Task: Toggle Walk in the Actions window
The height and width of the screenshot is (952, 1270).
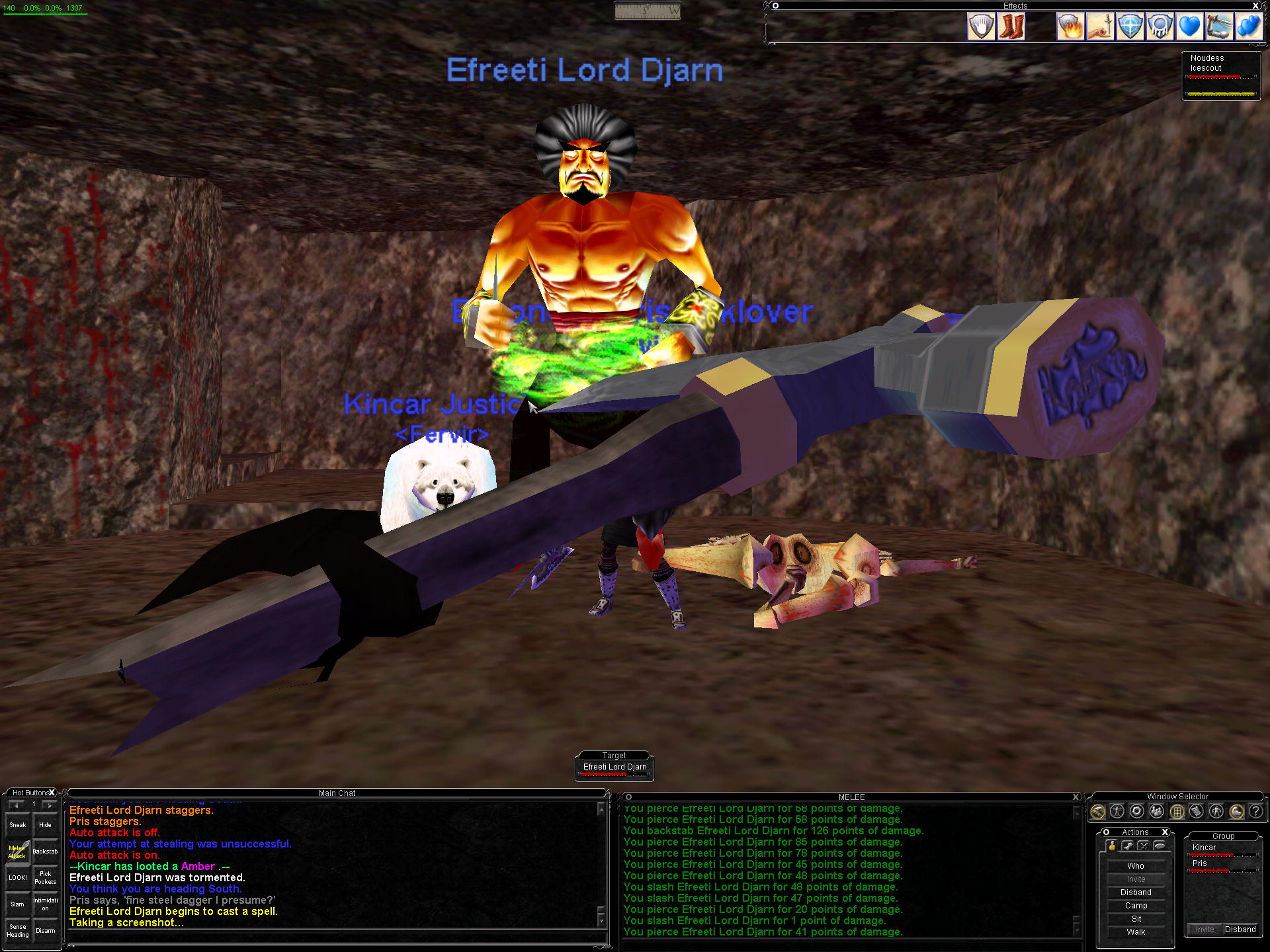Action: pyautogui.click(x=1136, y=932)
